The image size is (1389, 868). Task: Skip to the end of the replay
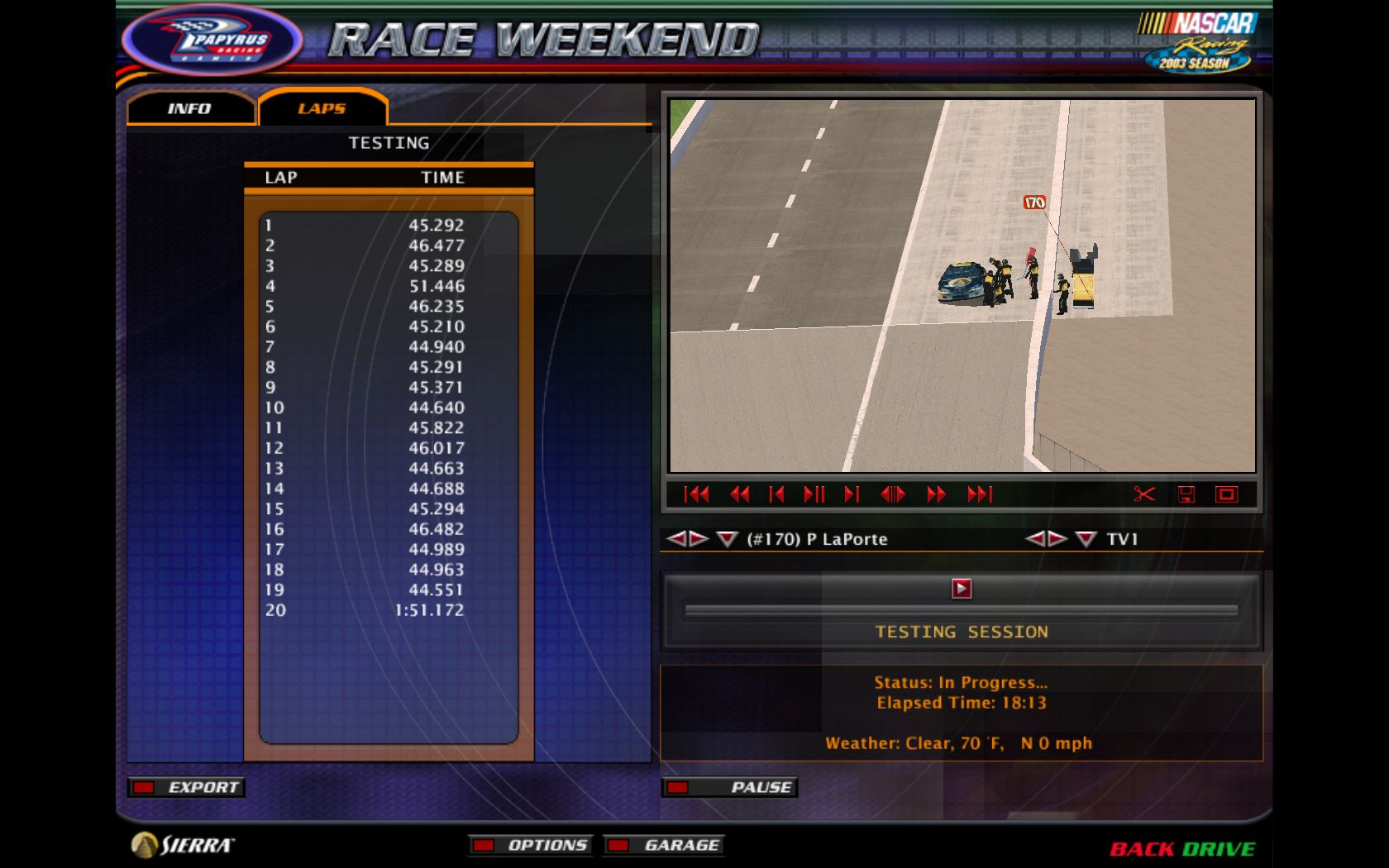979,494
